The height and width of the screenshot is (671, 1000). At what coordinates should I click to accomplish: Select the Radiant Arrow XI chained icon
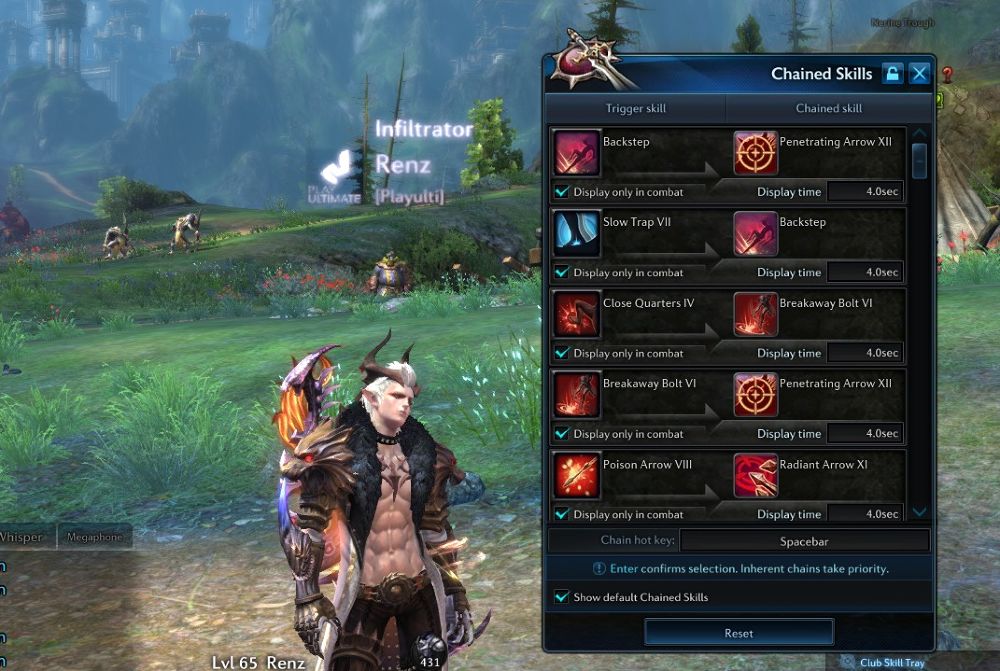(755, 475)
